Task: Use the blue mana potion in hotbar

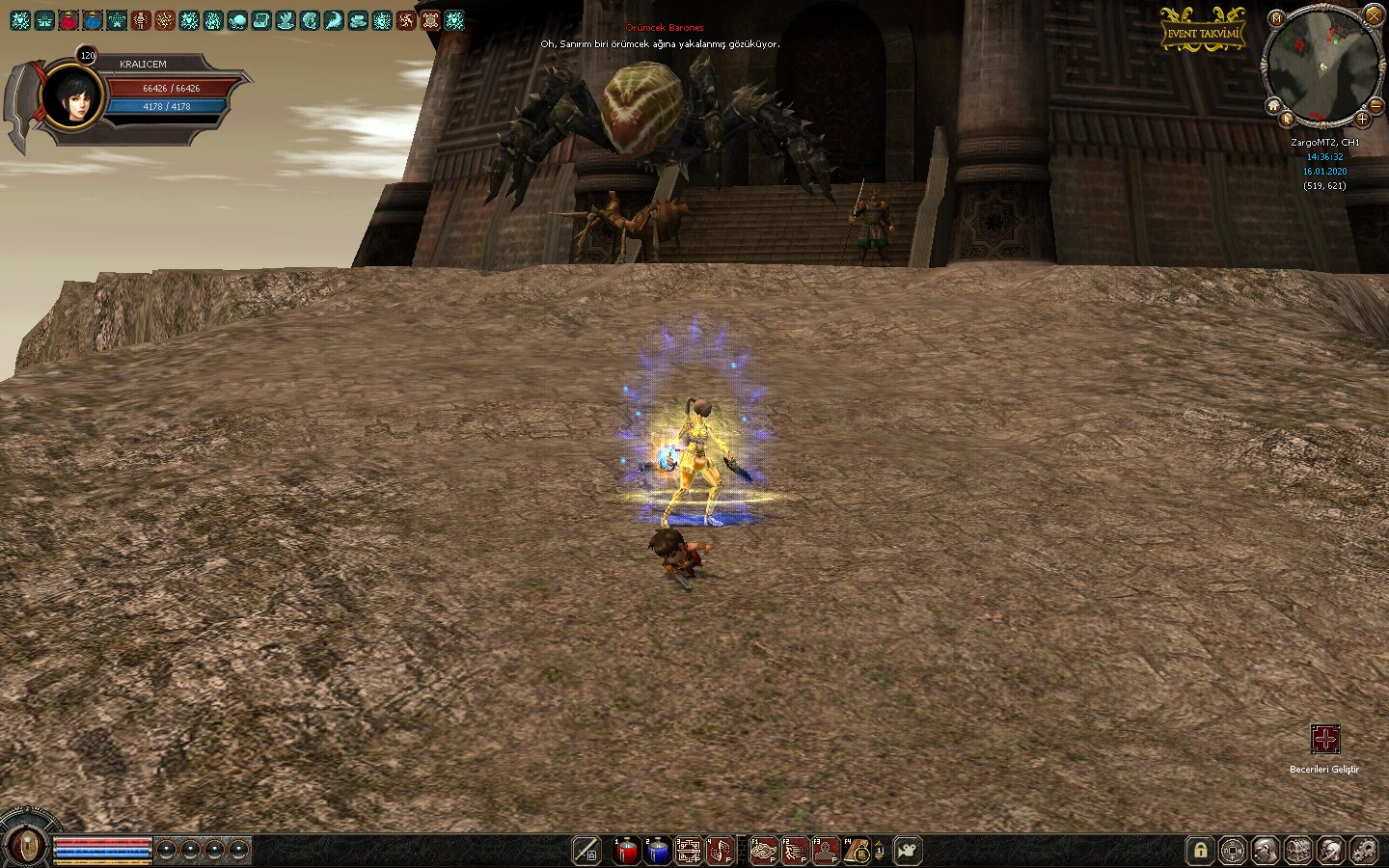Action: point(657,851)
